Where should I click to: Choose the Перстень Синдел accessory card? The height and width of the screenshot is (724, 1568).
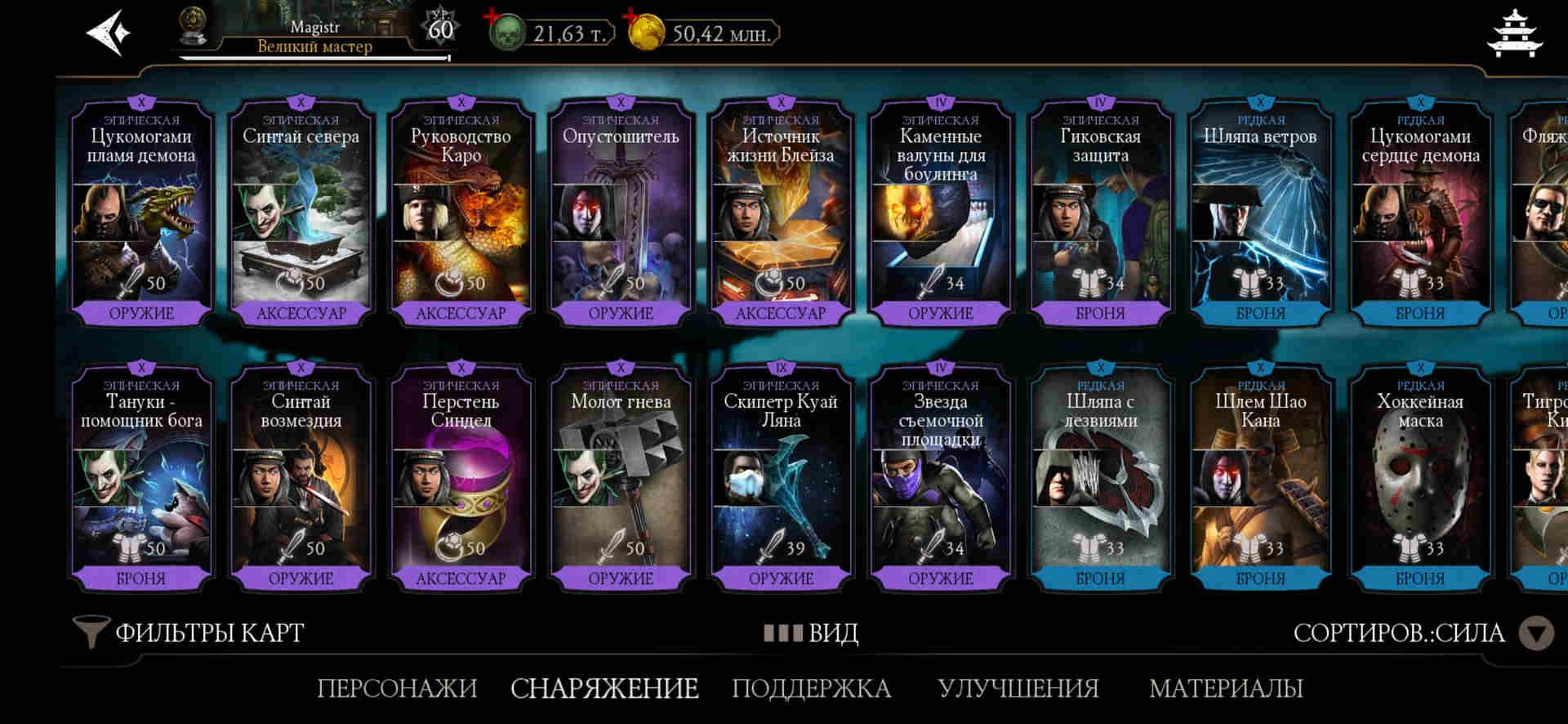[461, 480]
